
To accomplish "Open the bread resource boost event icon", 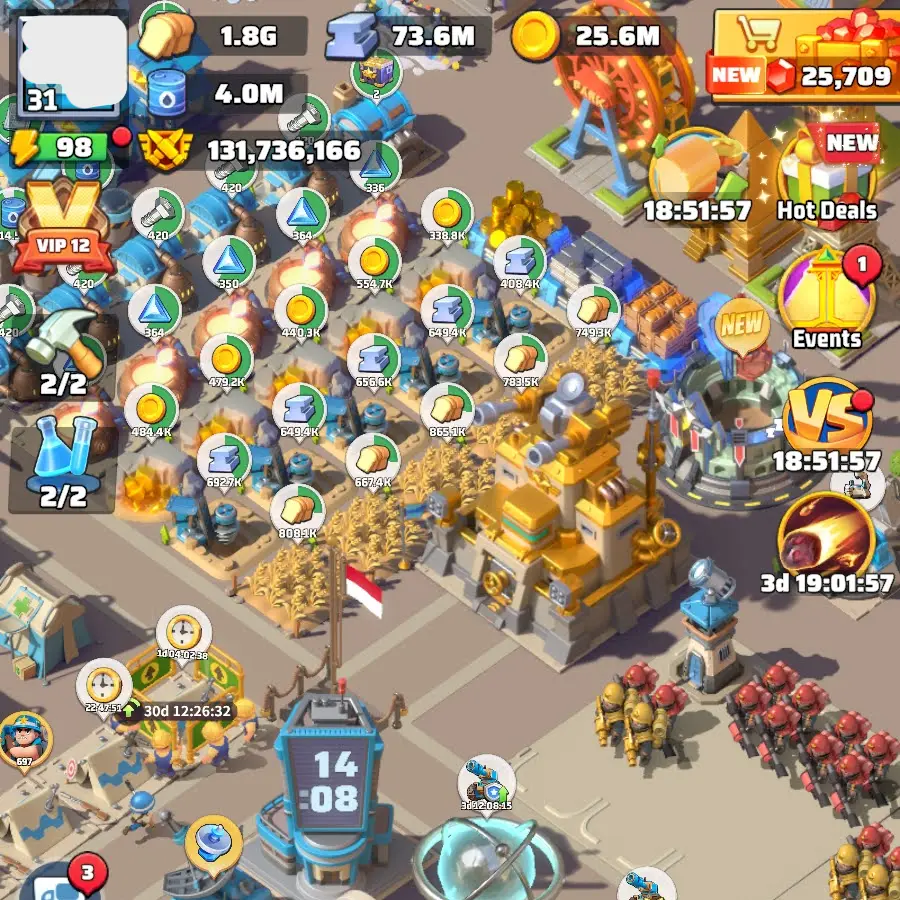I will pyautogui.click(x=697, y=175).
